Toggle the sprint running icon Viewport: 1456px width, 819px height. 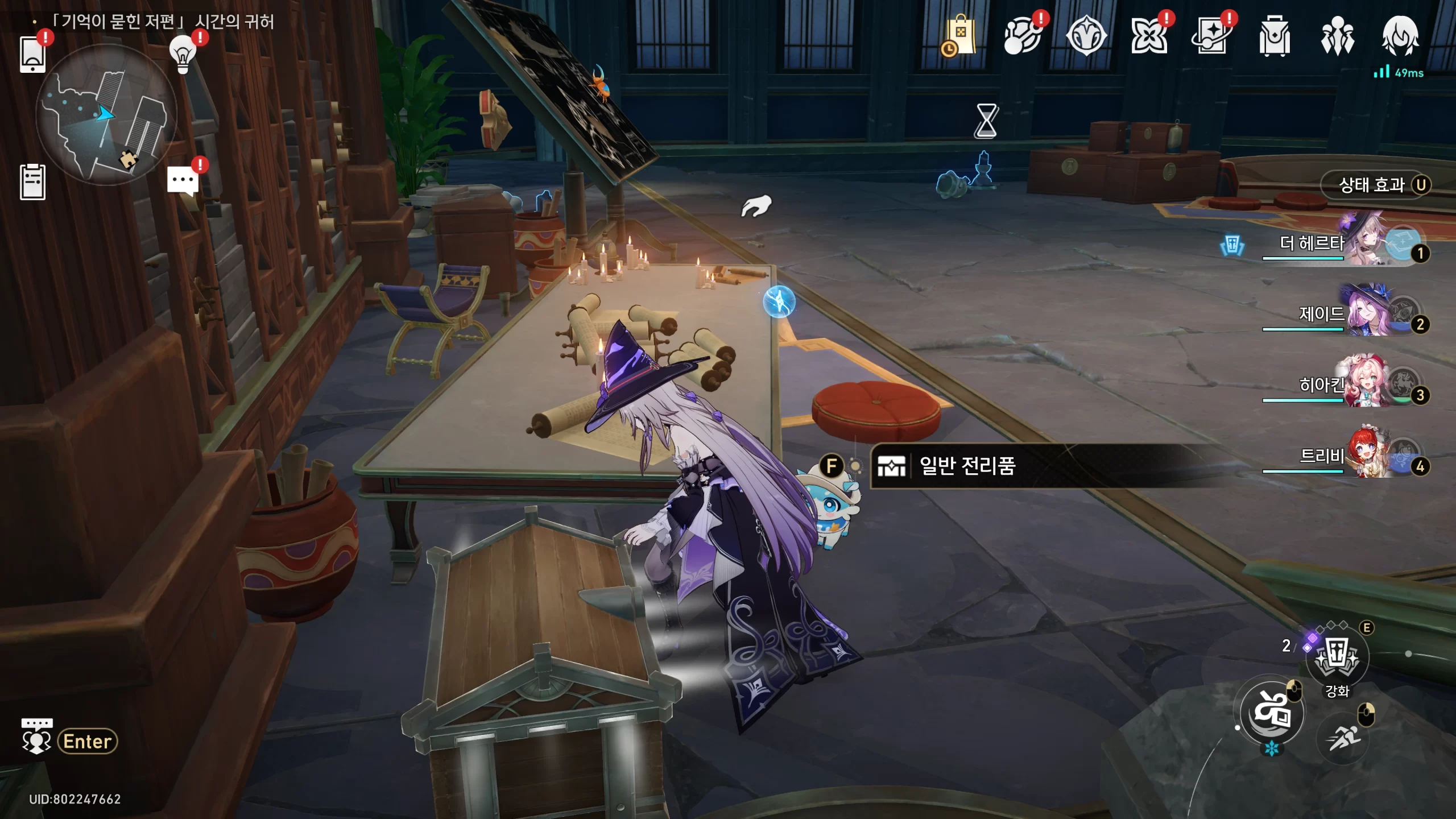[1343, 738]
